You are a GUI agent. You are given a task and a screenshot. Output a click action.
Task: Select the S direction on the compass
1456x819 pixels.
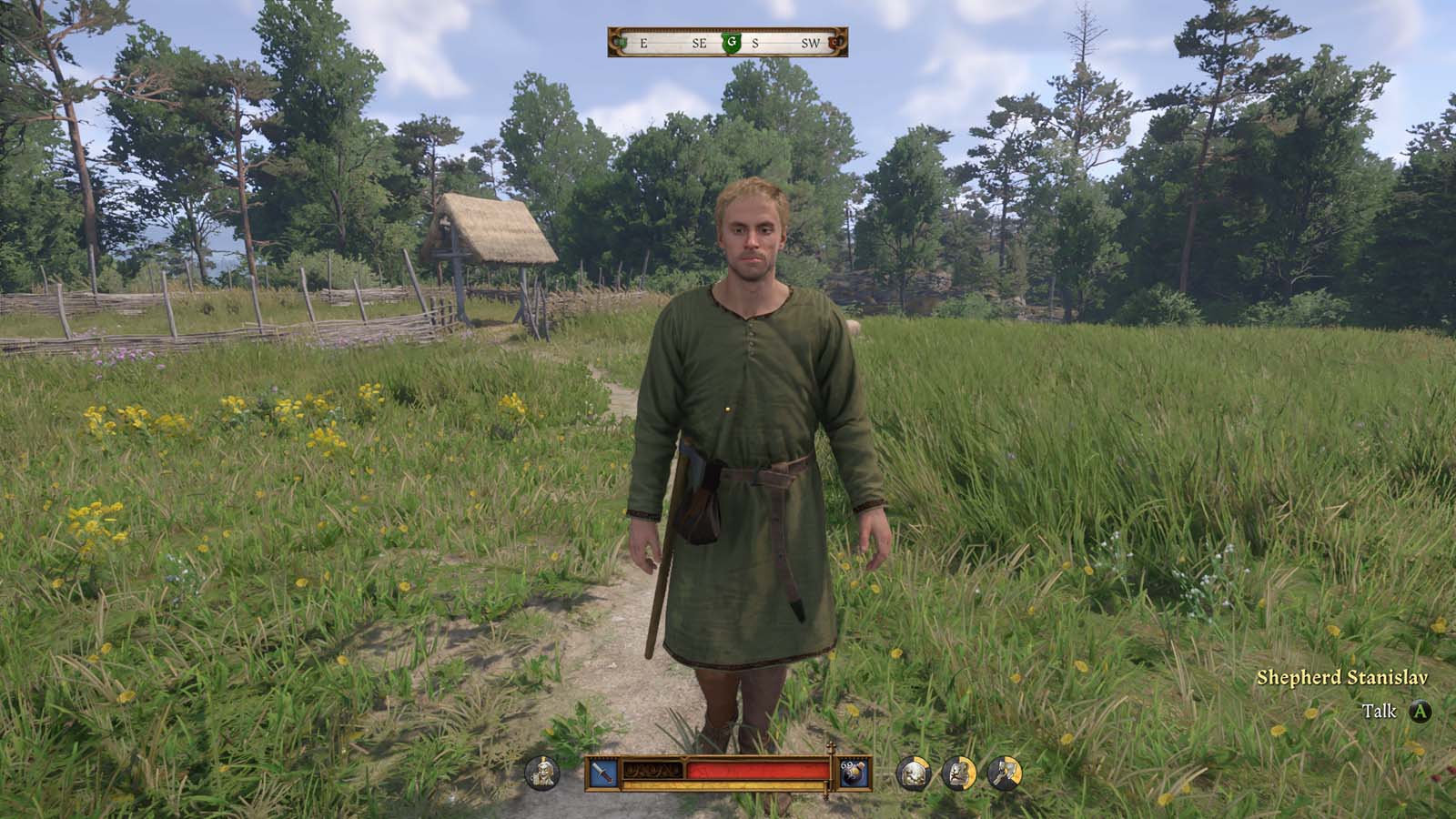tap(755, 43)
